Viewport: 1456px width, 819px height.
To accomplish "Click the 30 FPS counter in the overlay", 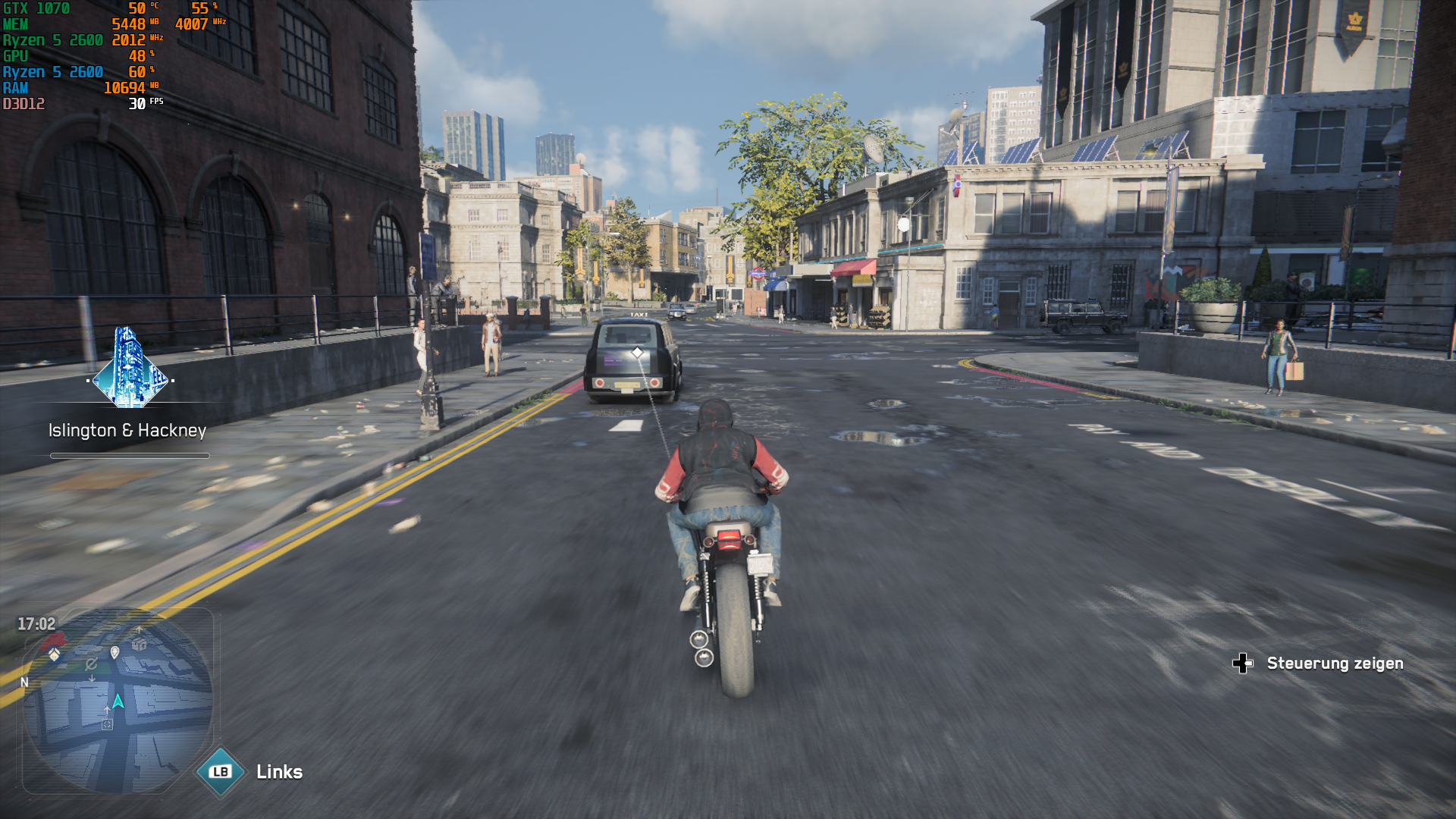I will 137,105.
